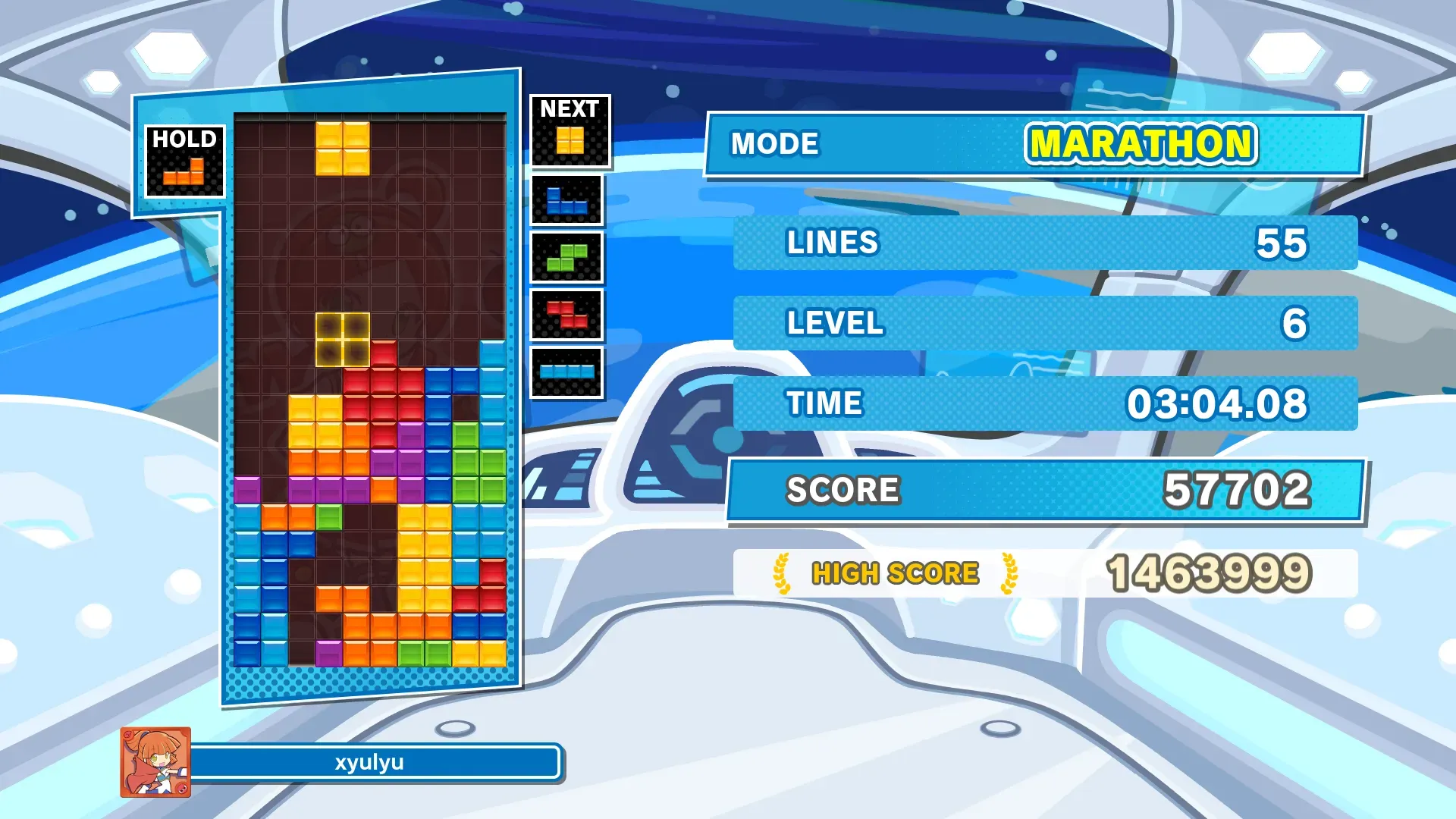Pick the red Z-piece in the queue

click(x=566, y=315)
